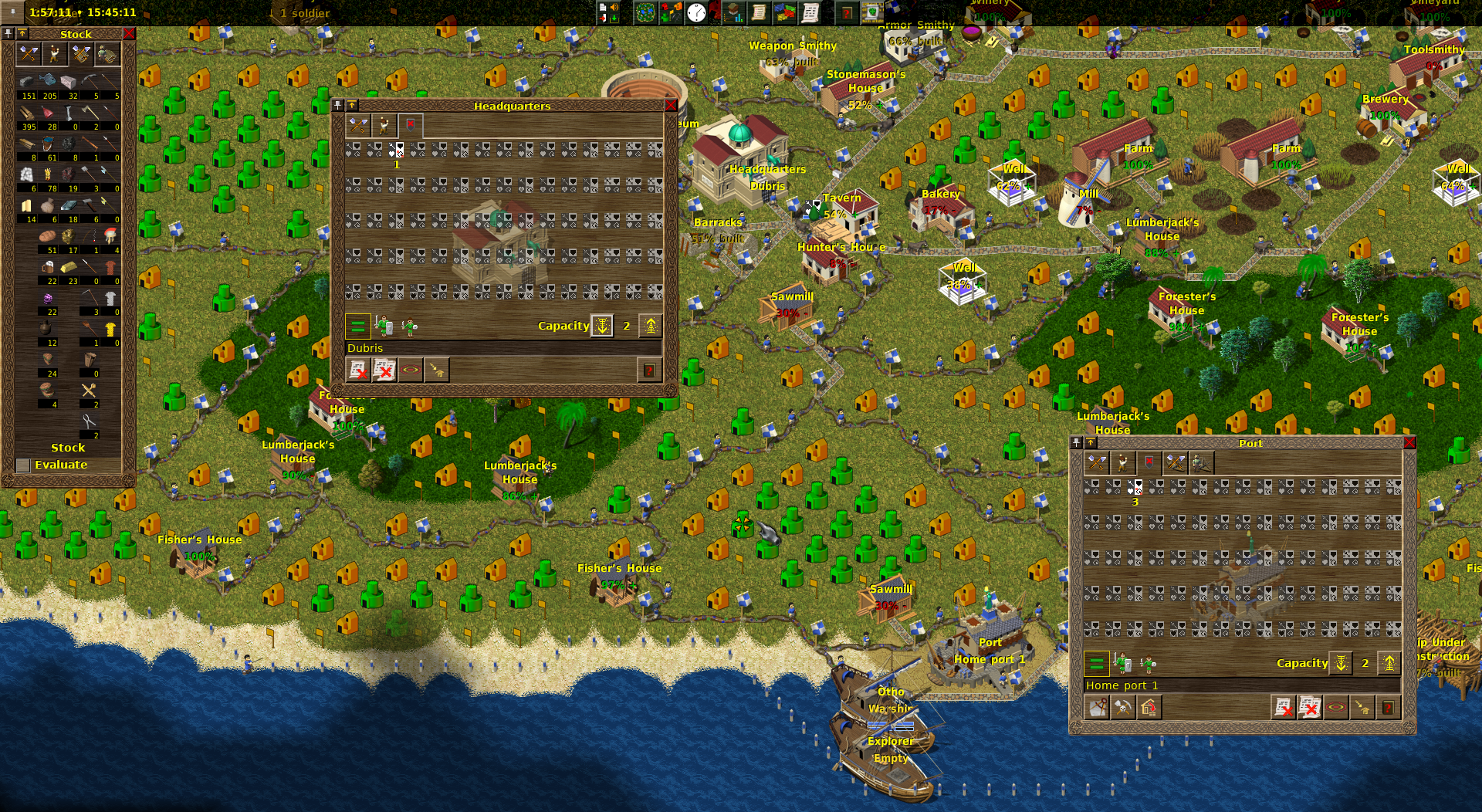Tick the Evaluate checkbox in Stock

coord(23,465)
